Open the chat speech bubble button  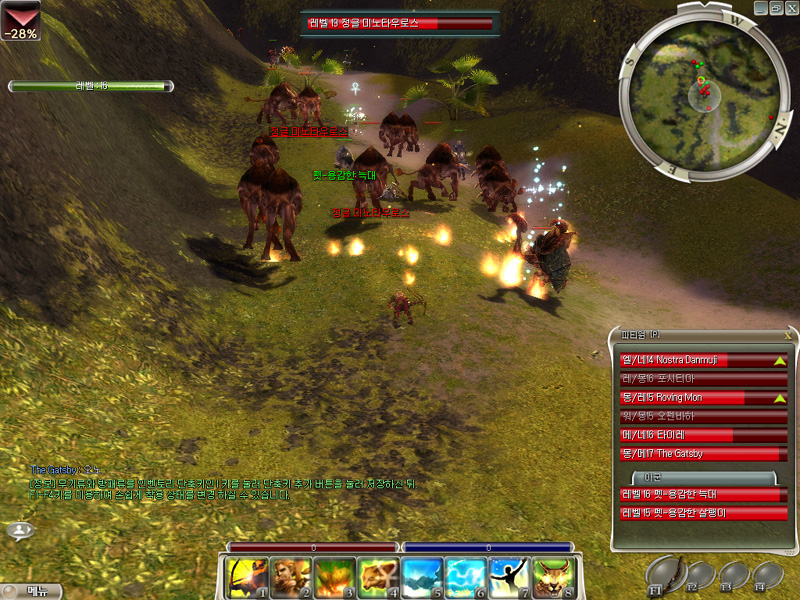click(20, 530)
